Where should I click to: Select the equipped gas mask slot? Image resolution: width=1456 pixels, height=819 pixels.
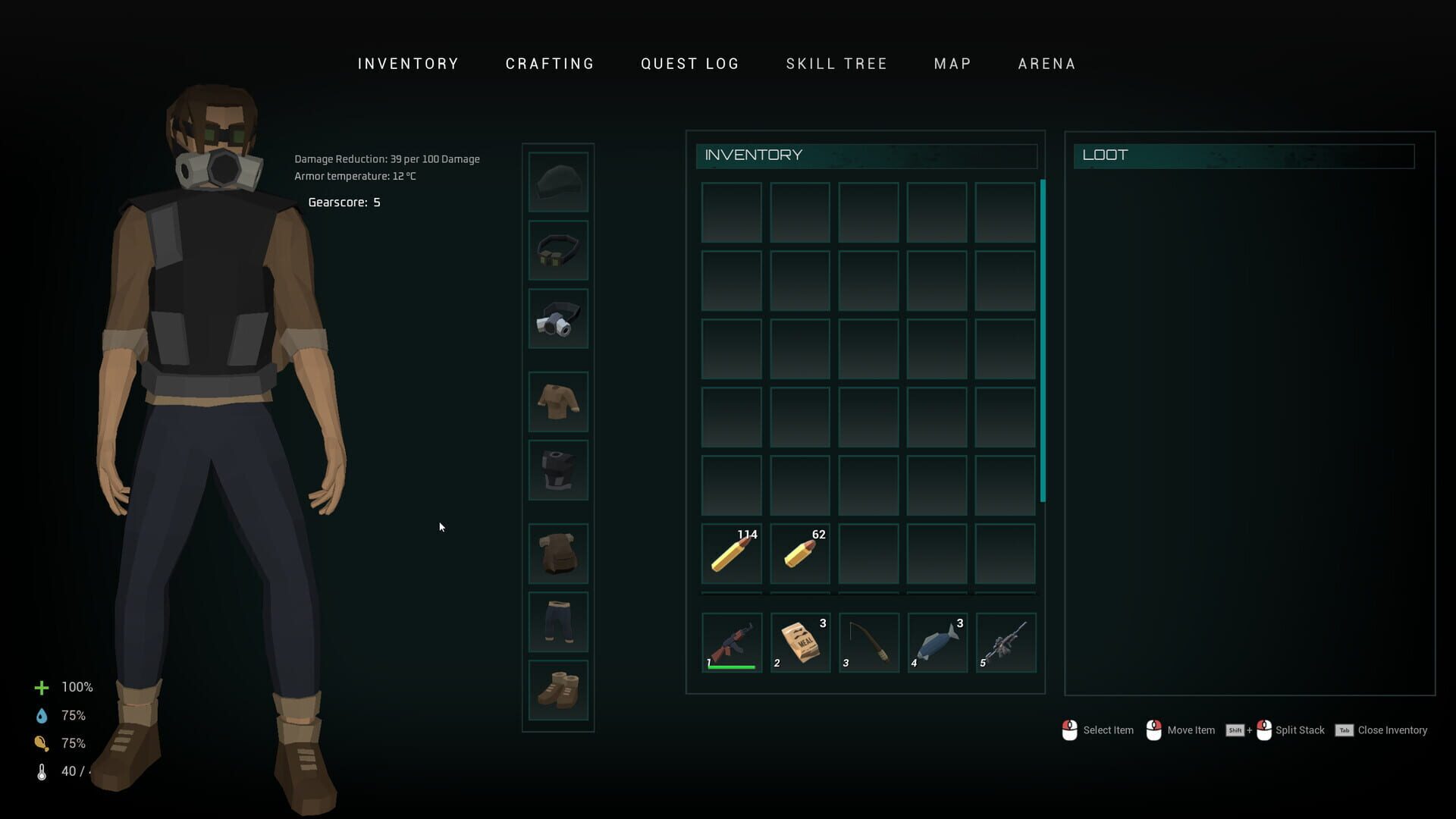[x=557, y=318]
